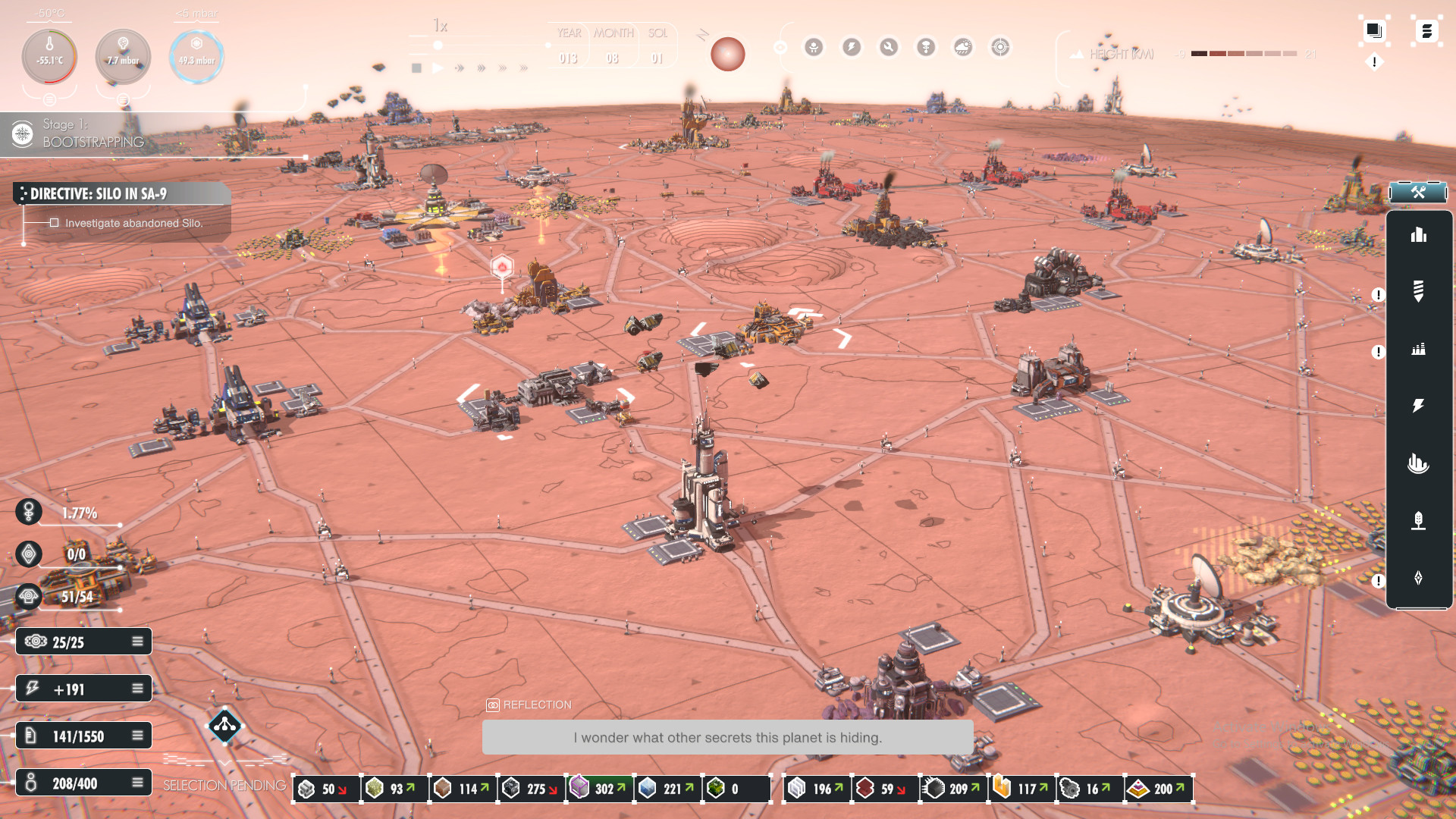The height and width of the screenshot is (819, 1456).
Task: Expand the energy +191 panel
Action: point(137,689)
